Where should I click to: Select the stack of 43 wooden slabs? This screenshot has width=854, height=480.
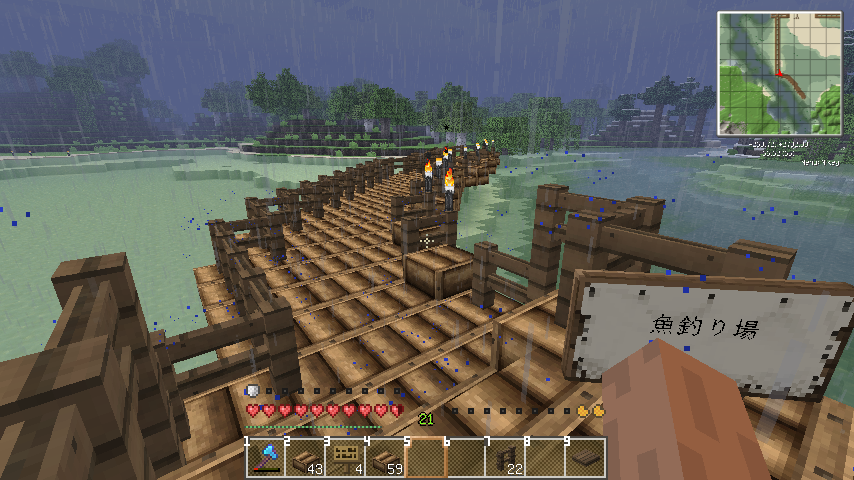click(305, 457)
